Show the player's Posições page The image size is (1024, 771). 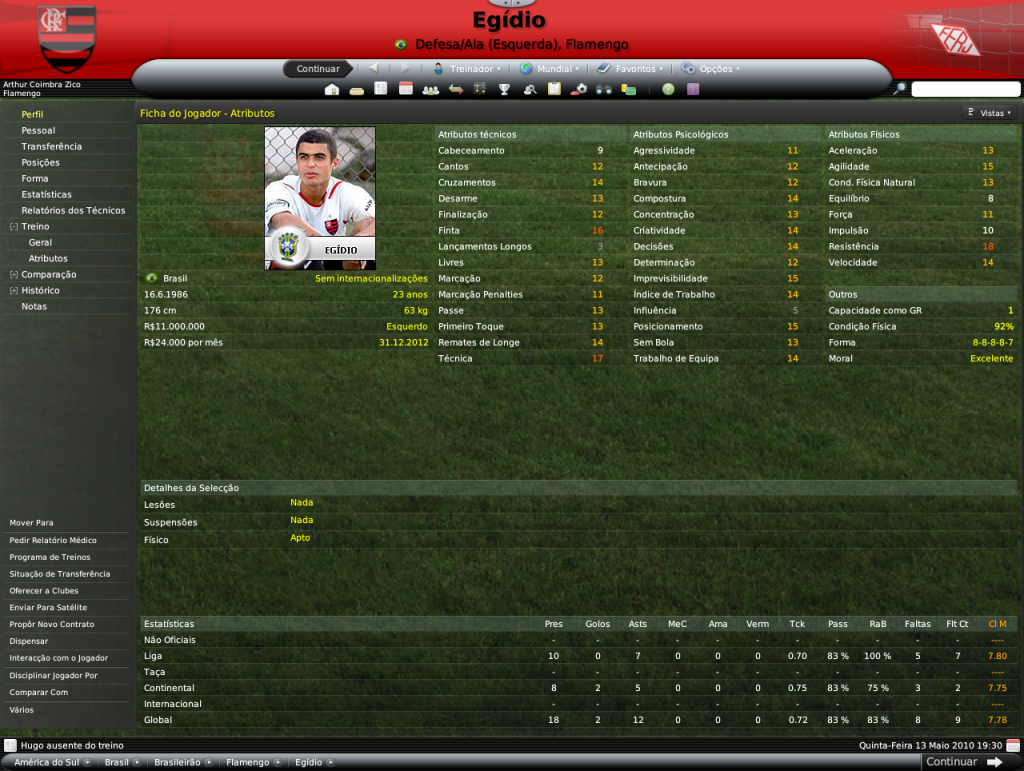point(40,162)
